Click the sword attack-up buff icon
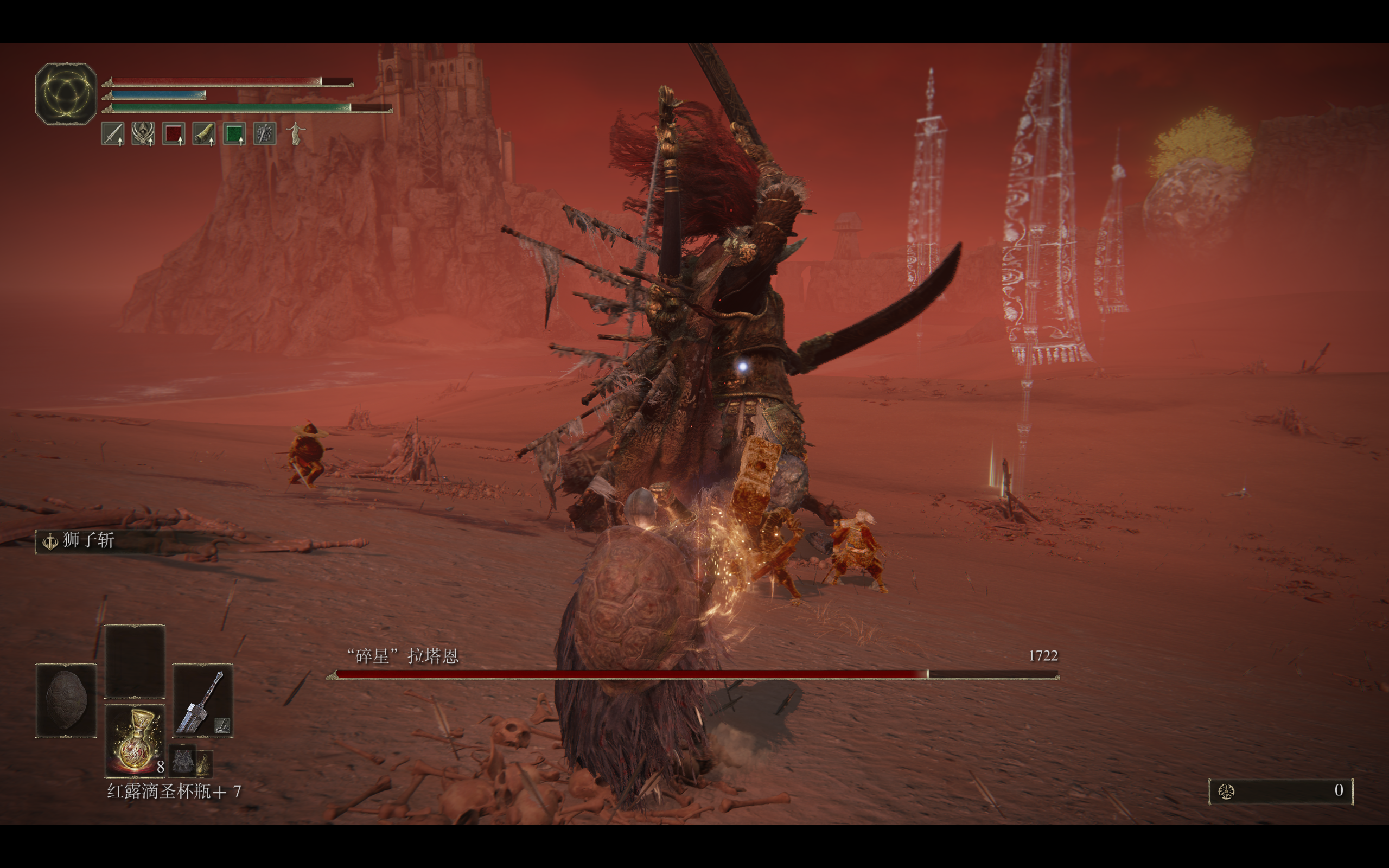 click(x=112, y=134)
